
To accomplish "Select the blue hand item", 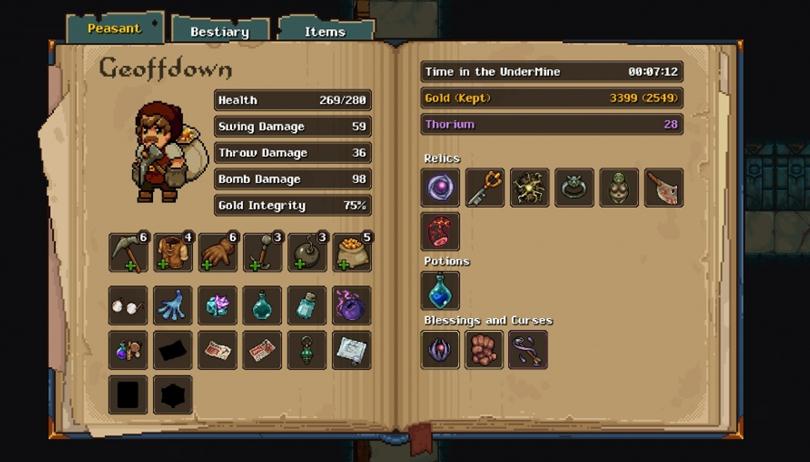I will [173, 305].
